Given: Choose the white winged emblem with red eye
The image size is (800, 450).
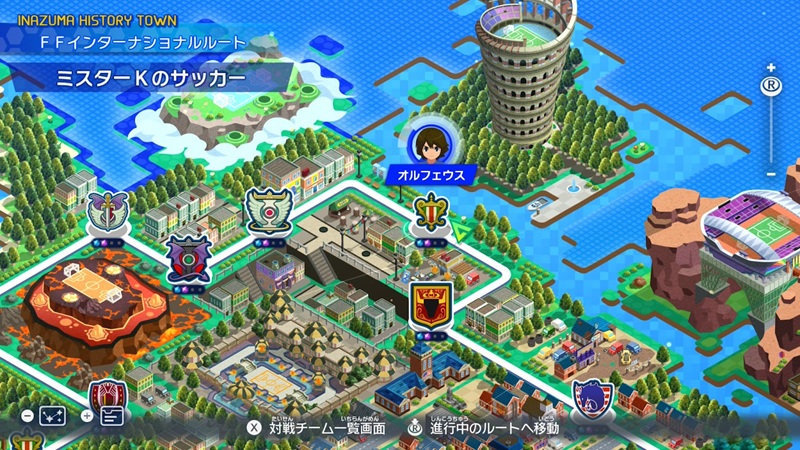Looking at the screenshot, I should click(x=269, y=211).
